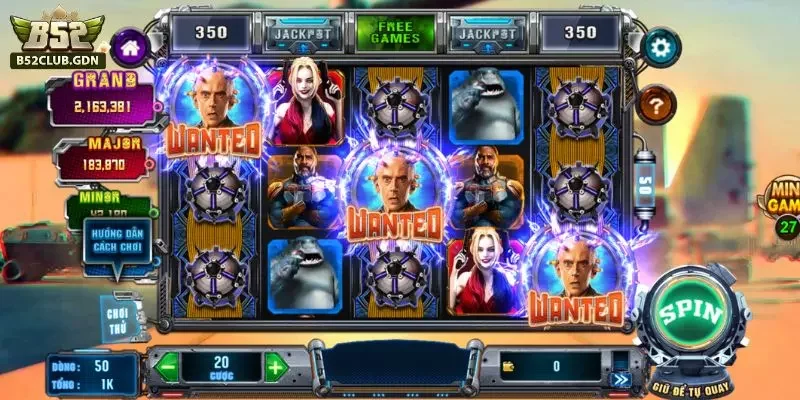
Task: Go to the purple home icon
Action: point(129,45)
